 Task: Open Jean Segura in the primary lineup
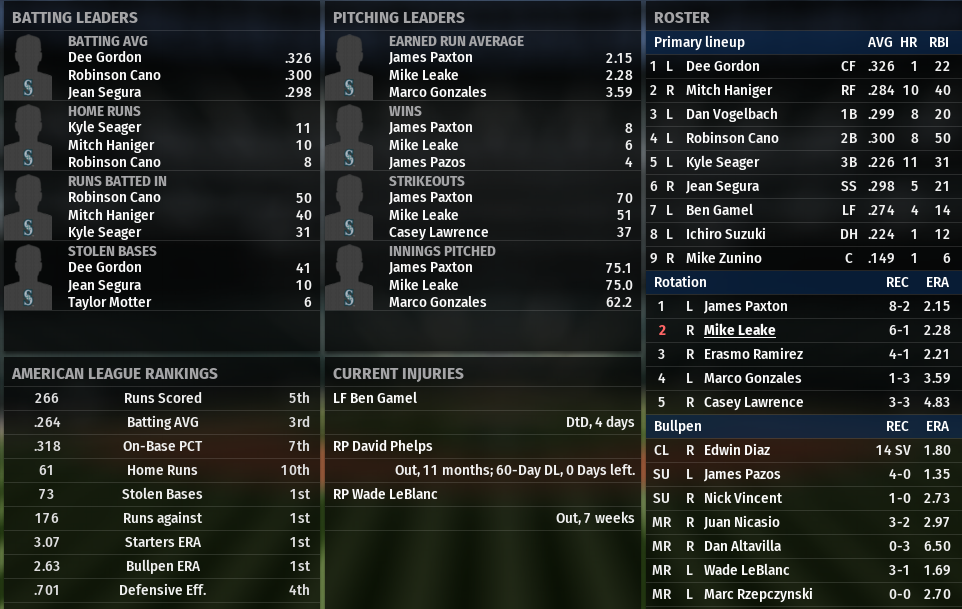point(722,186)
